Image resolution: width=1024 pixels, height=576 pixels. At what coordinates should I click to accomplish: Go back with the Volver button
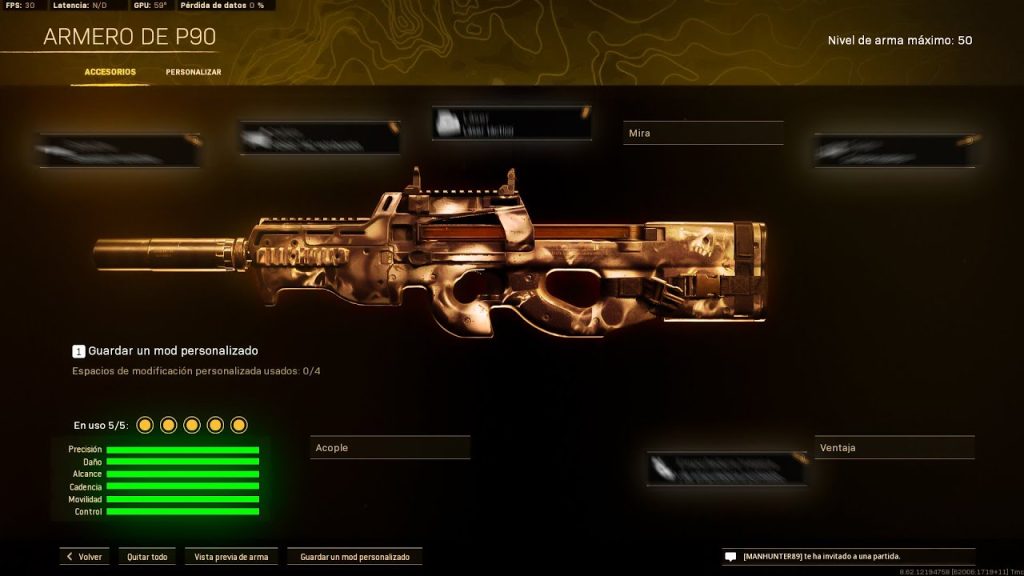point(85,557)
